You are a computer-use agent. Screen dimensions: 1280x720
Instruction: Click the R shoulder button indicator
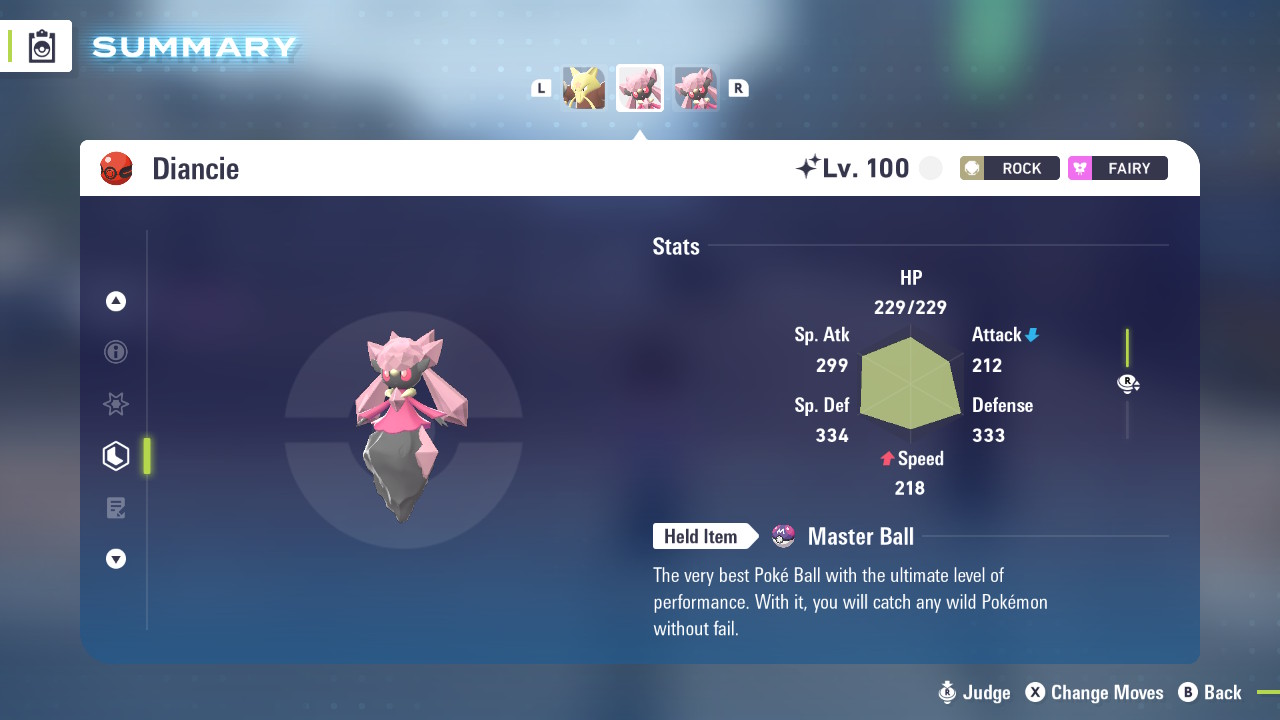739,88
